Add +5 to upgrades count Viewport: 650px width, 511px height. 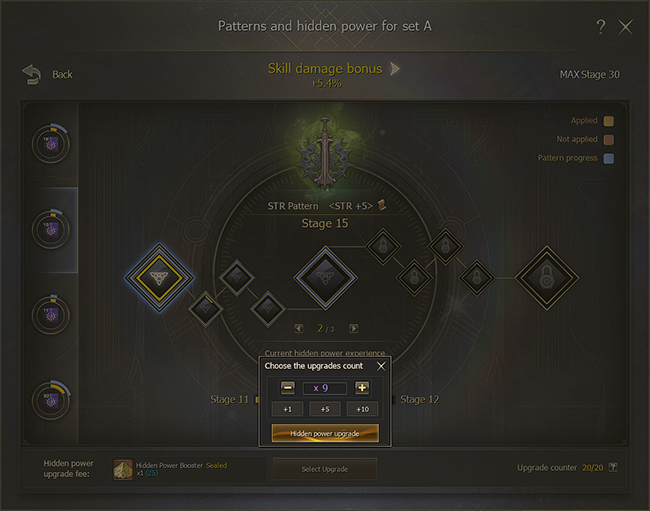coord(325,409)
